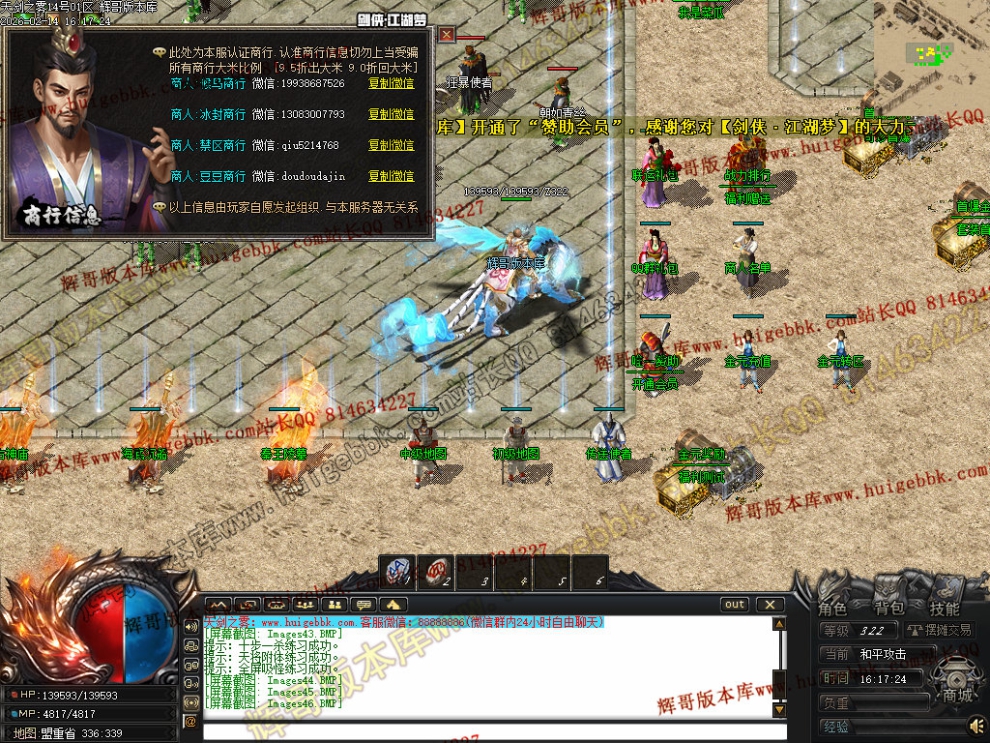Click the chat window's out button
The image size is (990, 743).
(735, 604)
